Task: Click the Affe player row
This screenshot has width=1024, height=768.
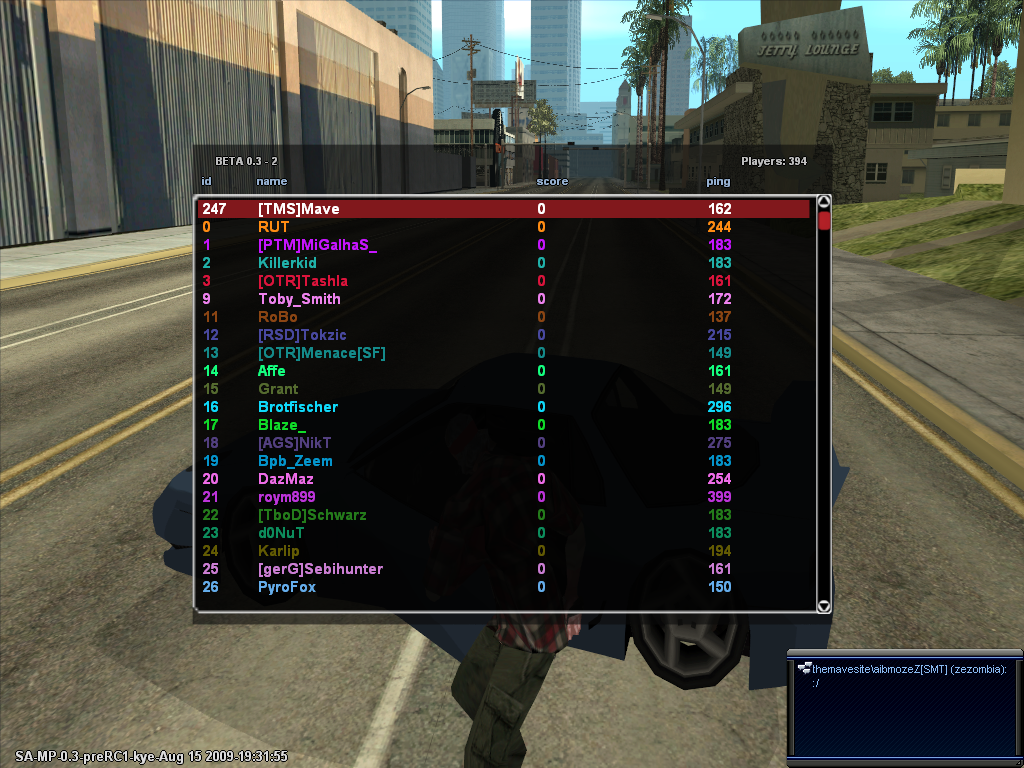Action: [272, 371]
